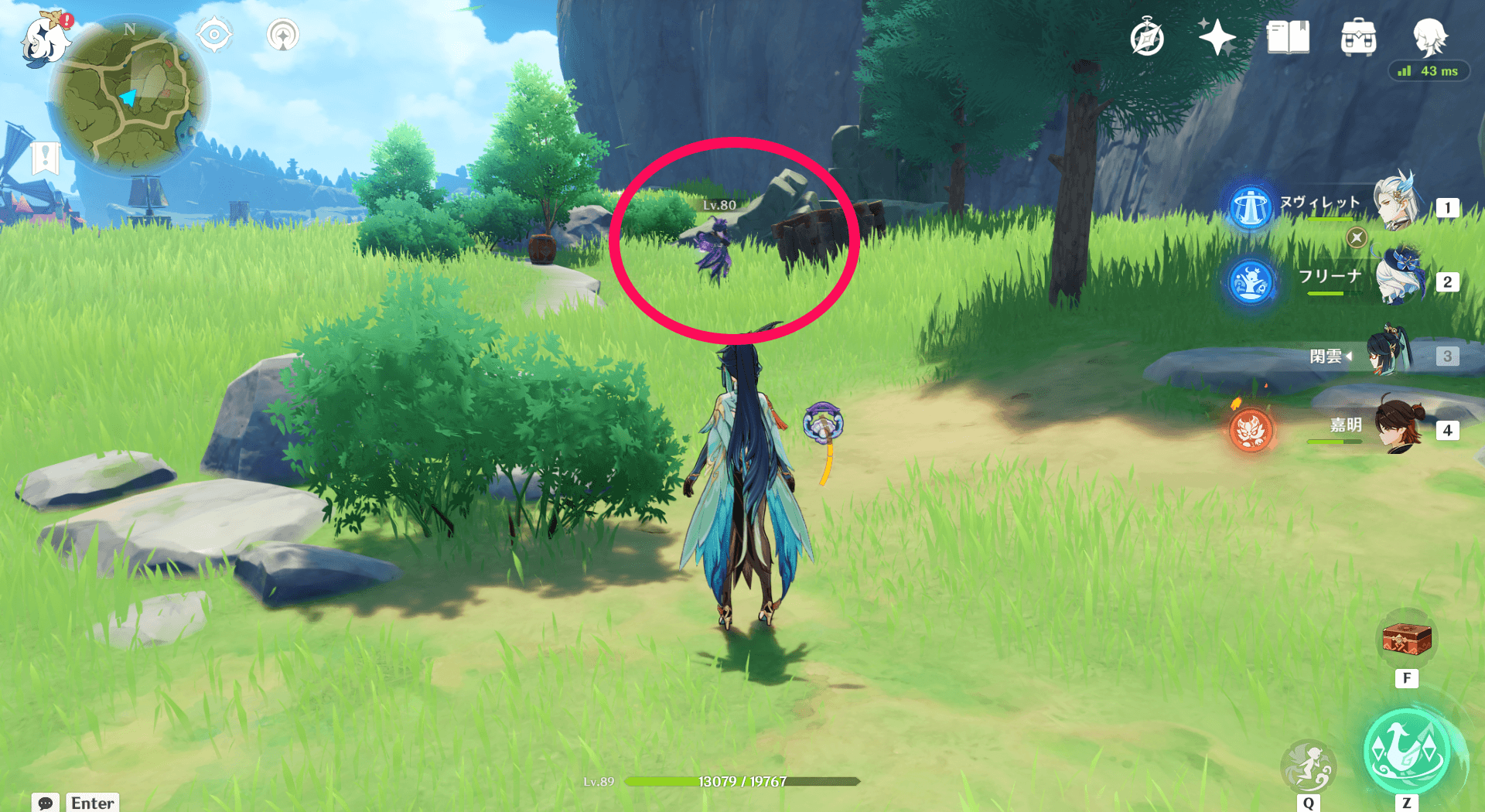Viewport: 1485px width, 812px height.
Task: Click フリーナ's HP bar
Action: tap(1326, 295)
